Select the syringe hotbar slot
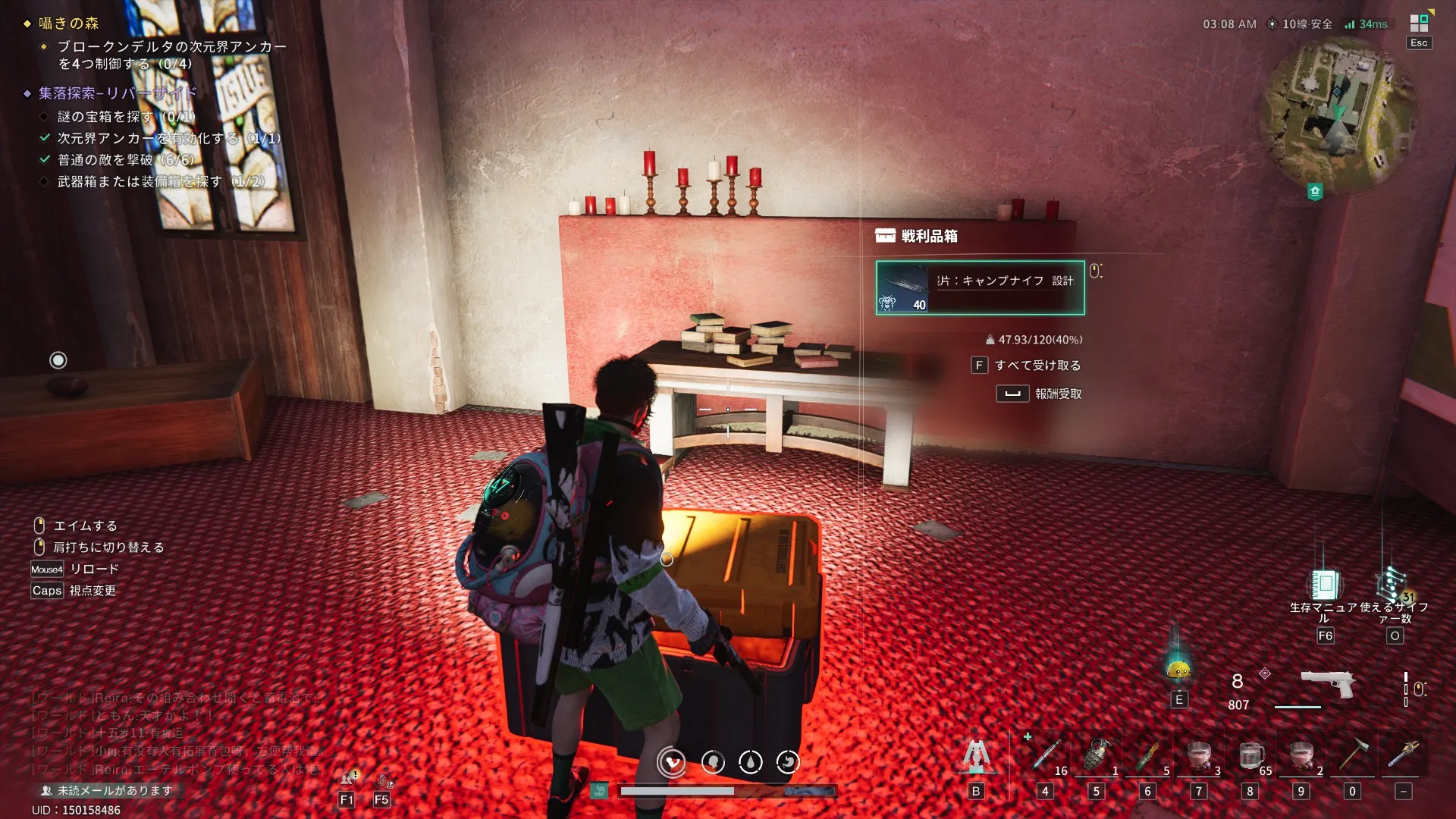The width and height of the screenshot is (1456, 819). (1046, 755)
